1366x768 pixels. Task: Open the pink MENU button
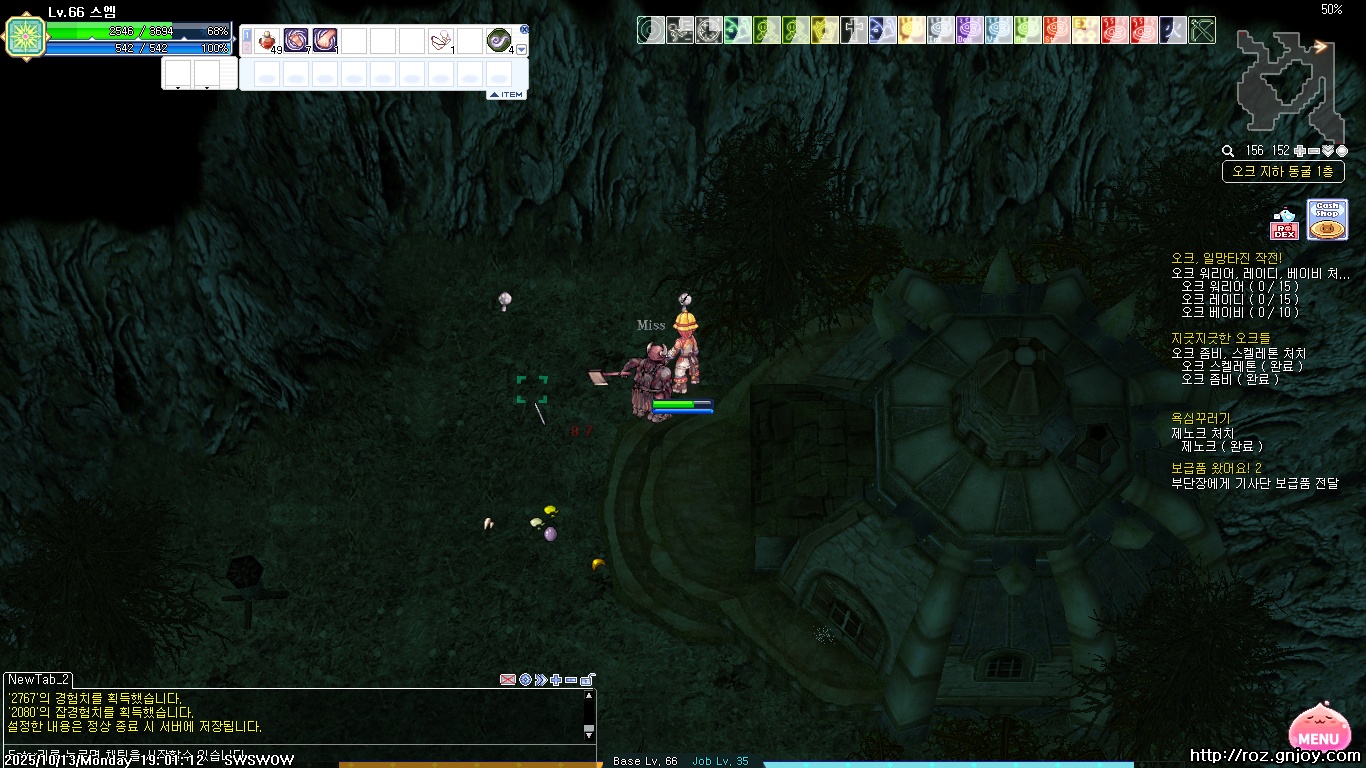coord(1318,731)
